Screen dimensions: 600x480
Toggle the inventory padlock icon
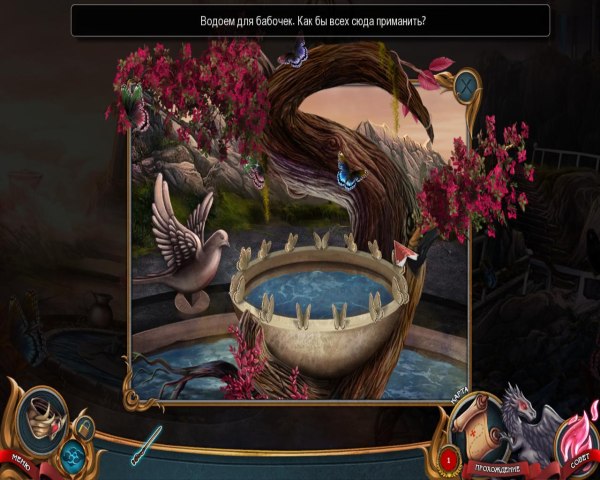click(x=85, y=429)
